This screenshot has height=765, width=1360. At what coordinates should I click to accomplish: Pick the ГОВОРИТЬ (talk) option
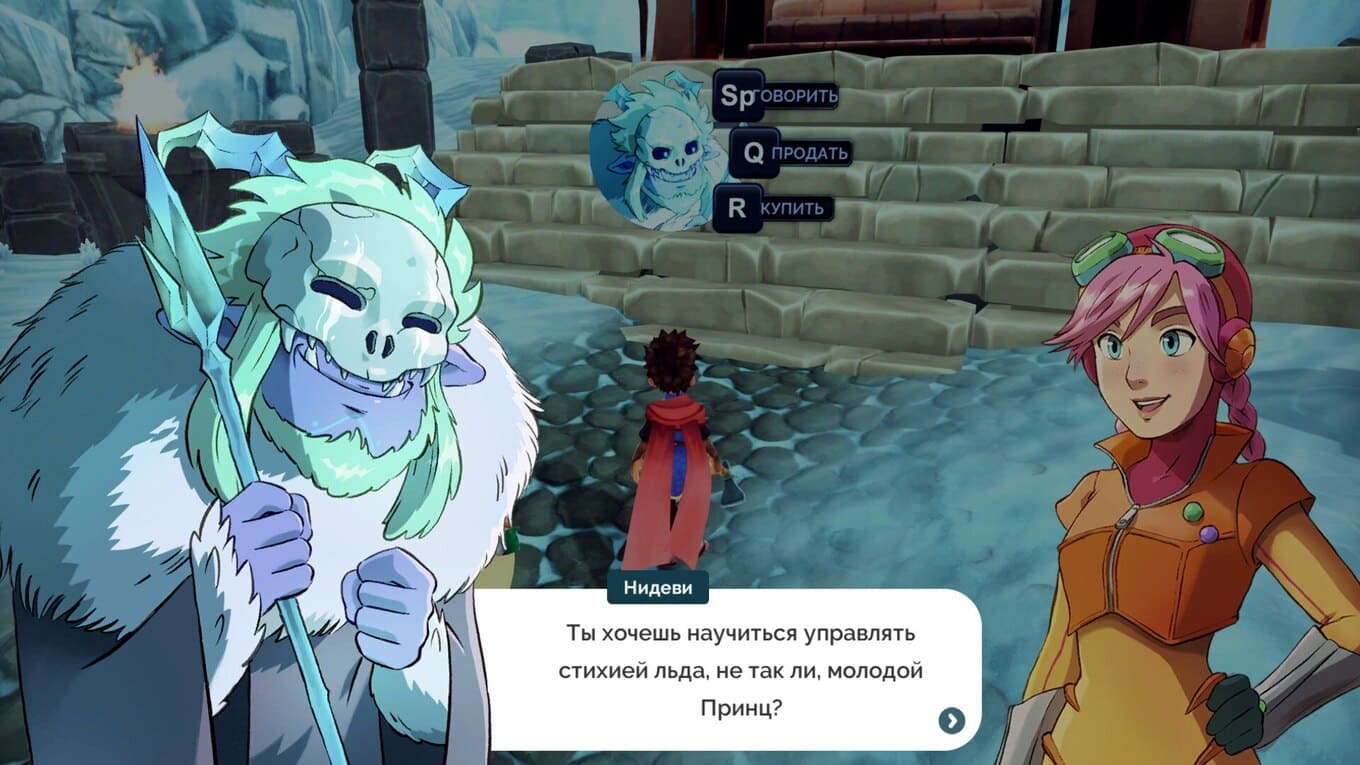(x=776, y=96)
